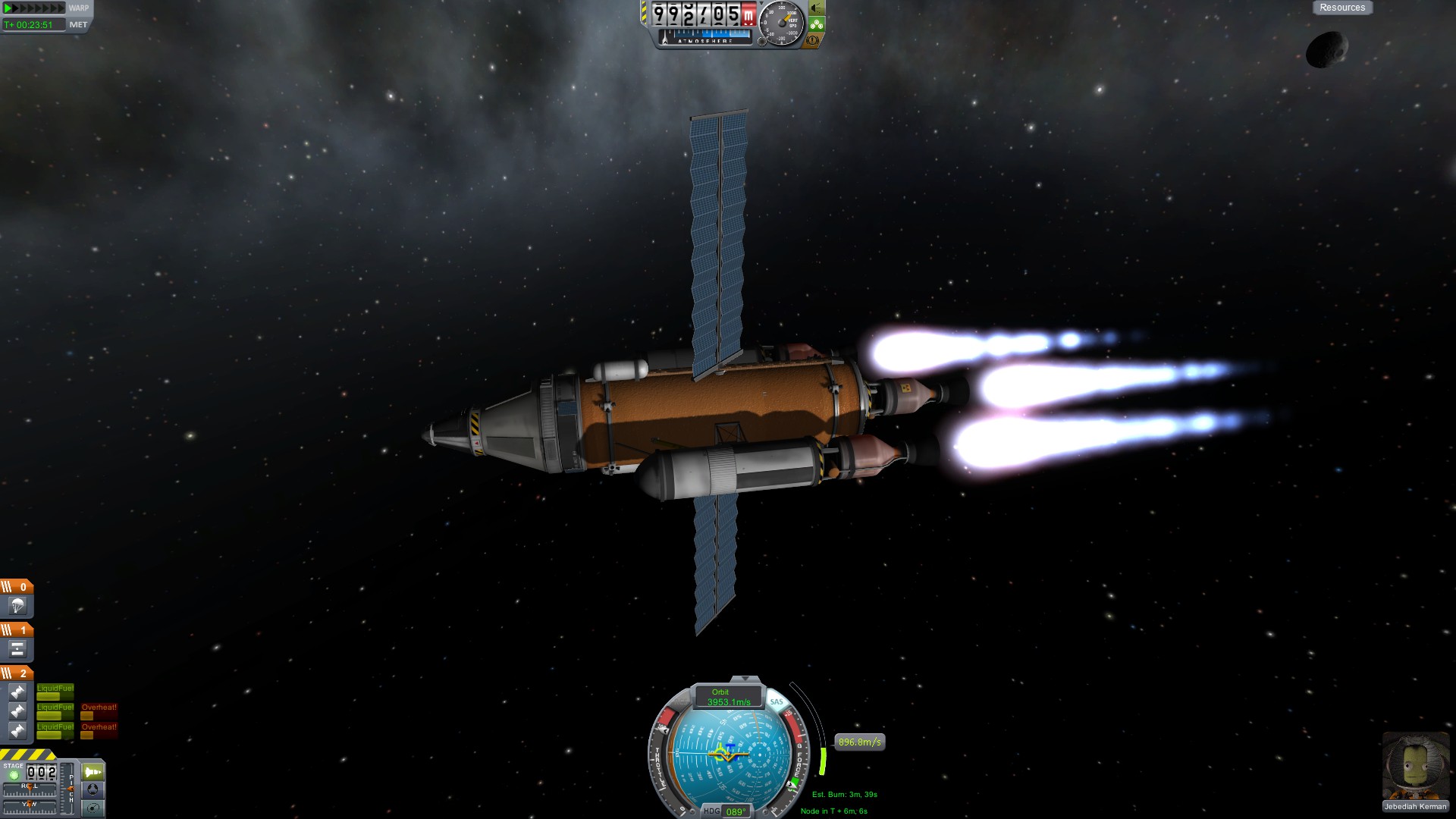Open the Resources panel
Screen dimensions: 1456x819
click(x=1341, y=8)
